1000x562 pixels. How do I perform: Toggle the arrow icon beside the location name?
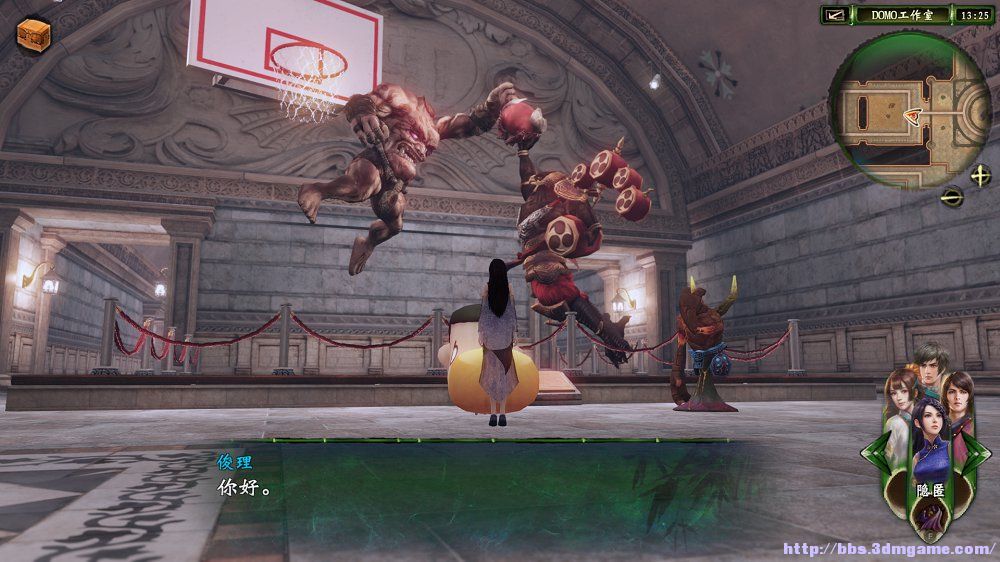[x=834, y=15]
